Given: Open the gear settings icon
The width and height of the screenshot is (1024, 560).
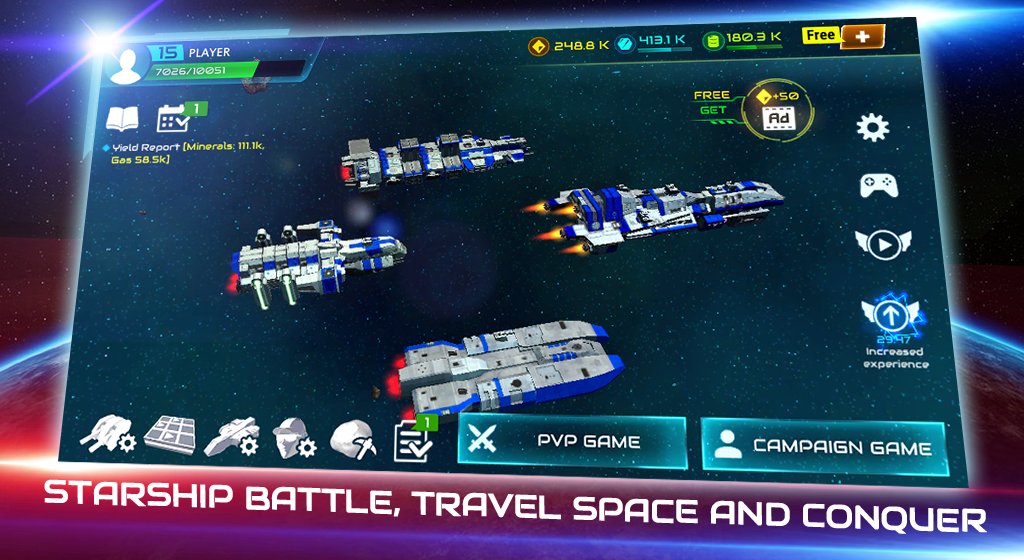Looking at the screenshot, I should click(x=873, y=127).
